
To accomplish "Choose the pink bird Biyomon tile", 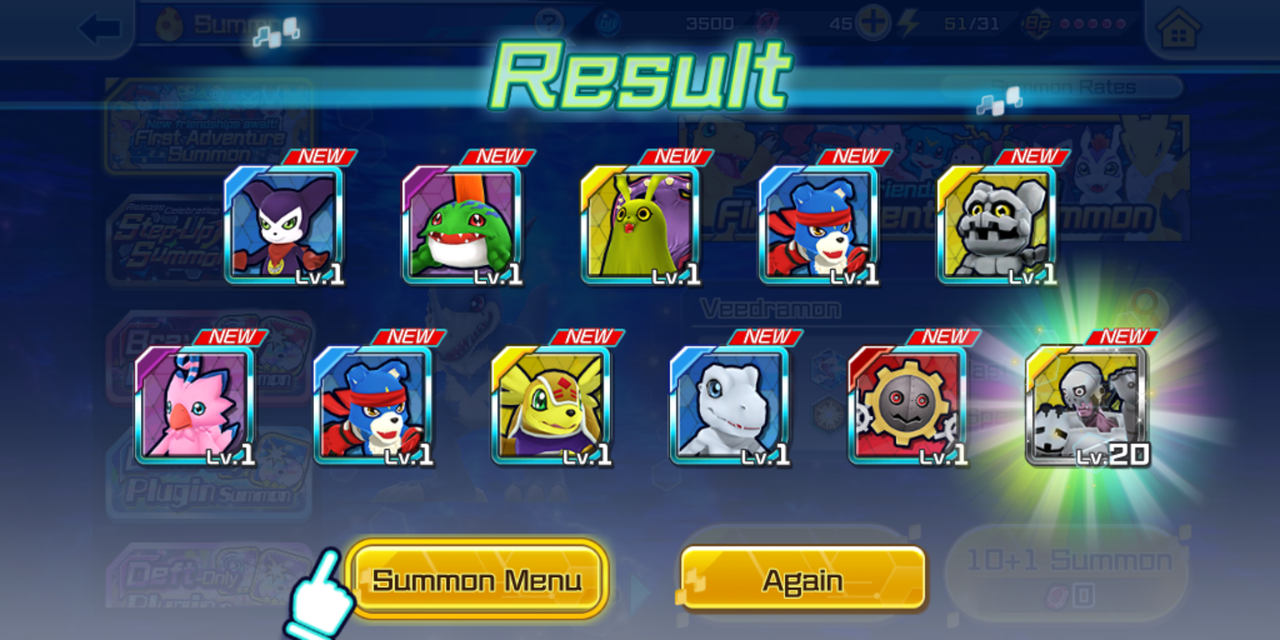I will [x=195, y=405].
